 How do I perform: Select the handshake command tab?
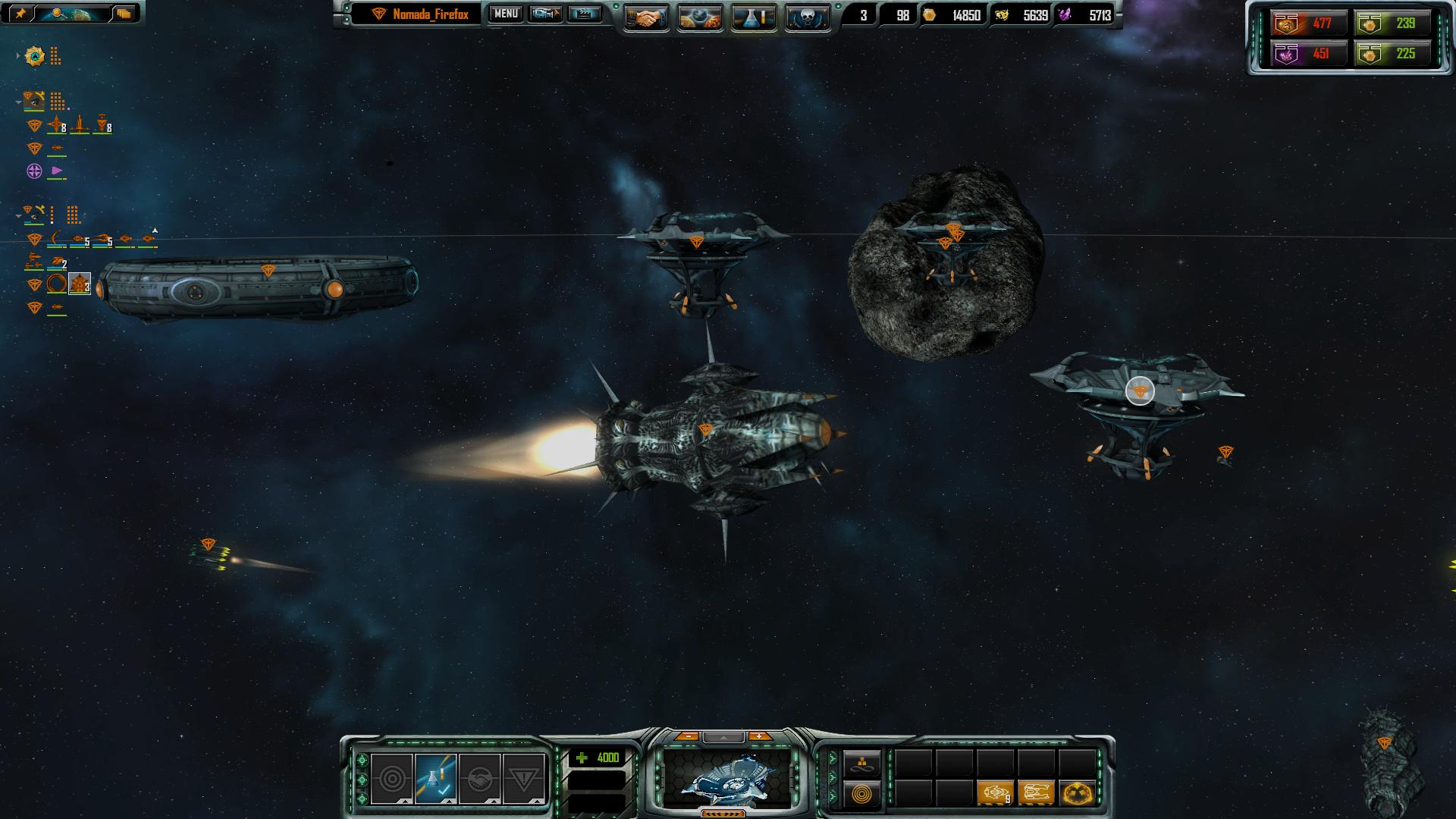pos(479,778)
